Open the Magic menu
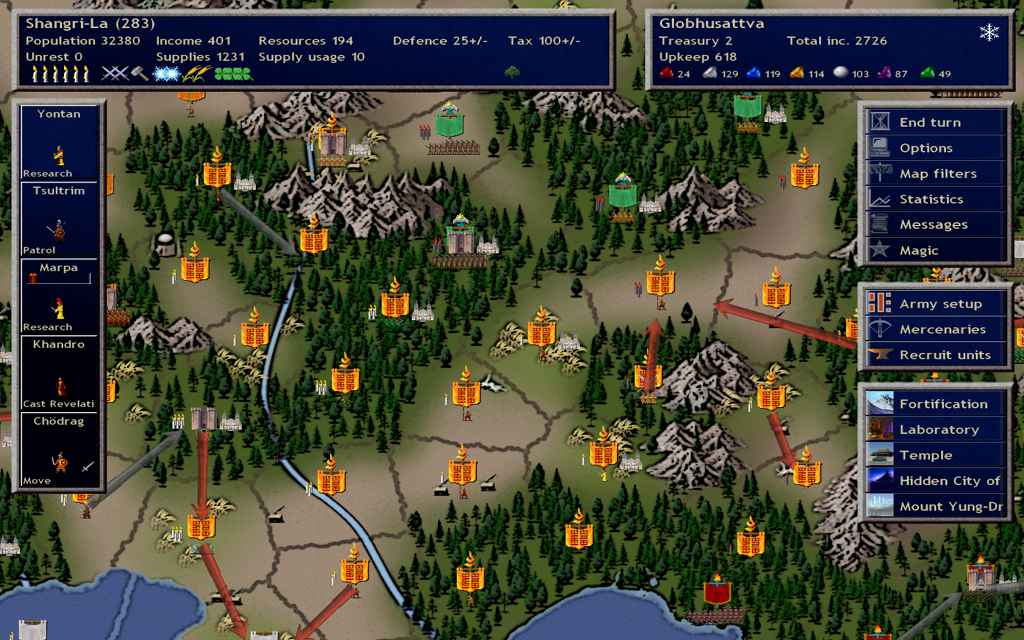The height and width of the screenshot is (640, 1024). point(936,250)
